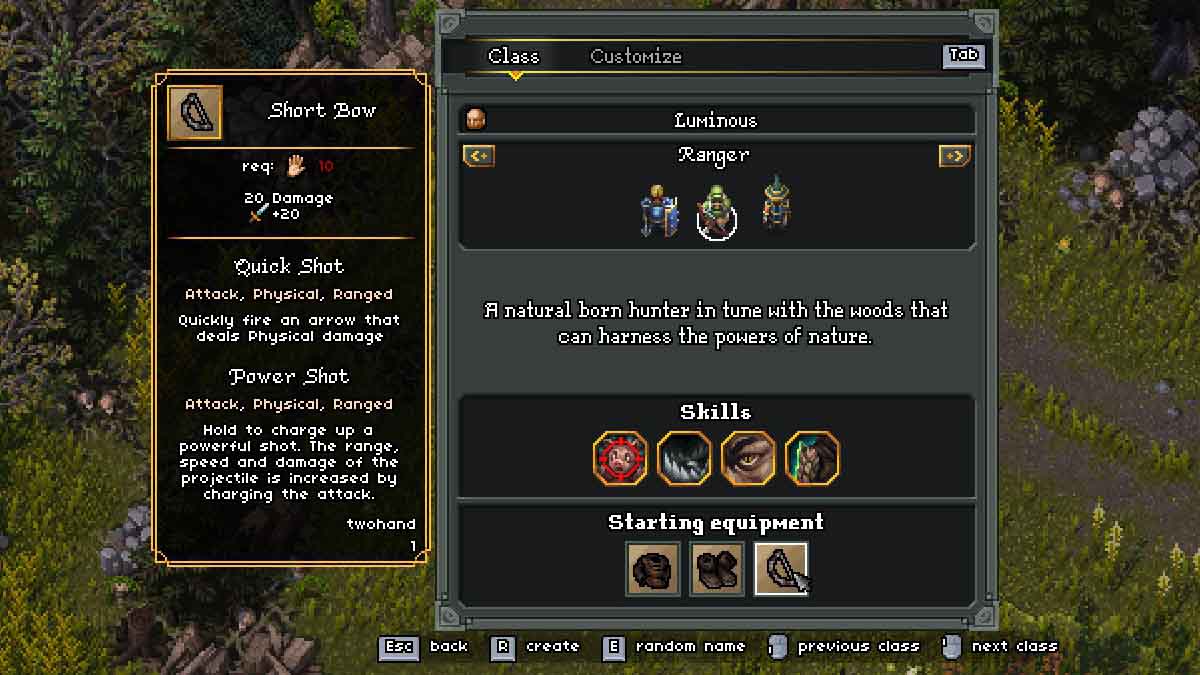Click the face portrait beside the name

coord(476,120)
